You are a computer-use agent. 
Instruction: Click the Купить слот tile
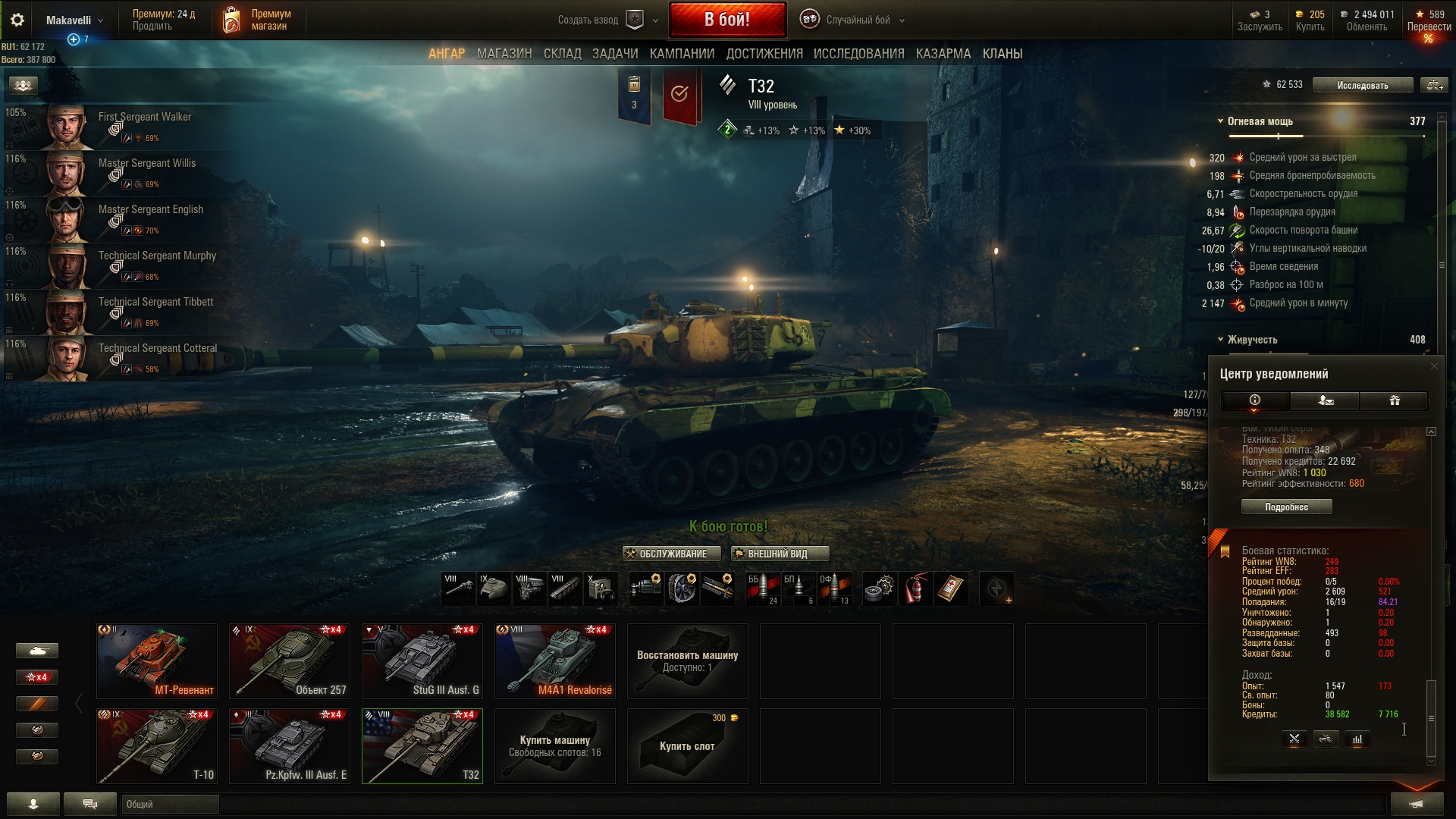click(687, 745)
